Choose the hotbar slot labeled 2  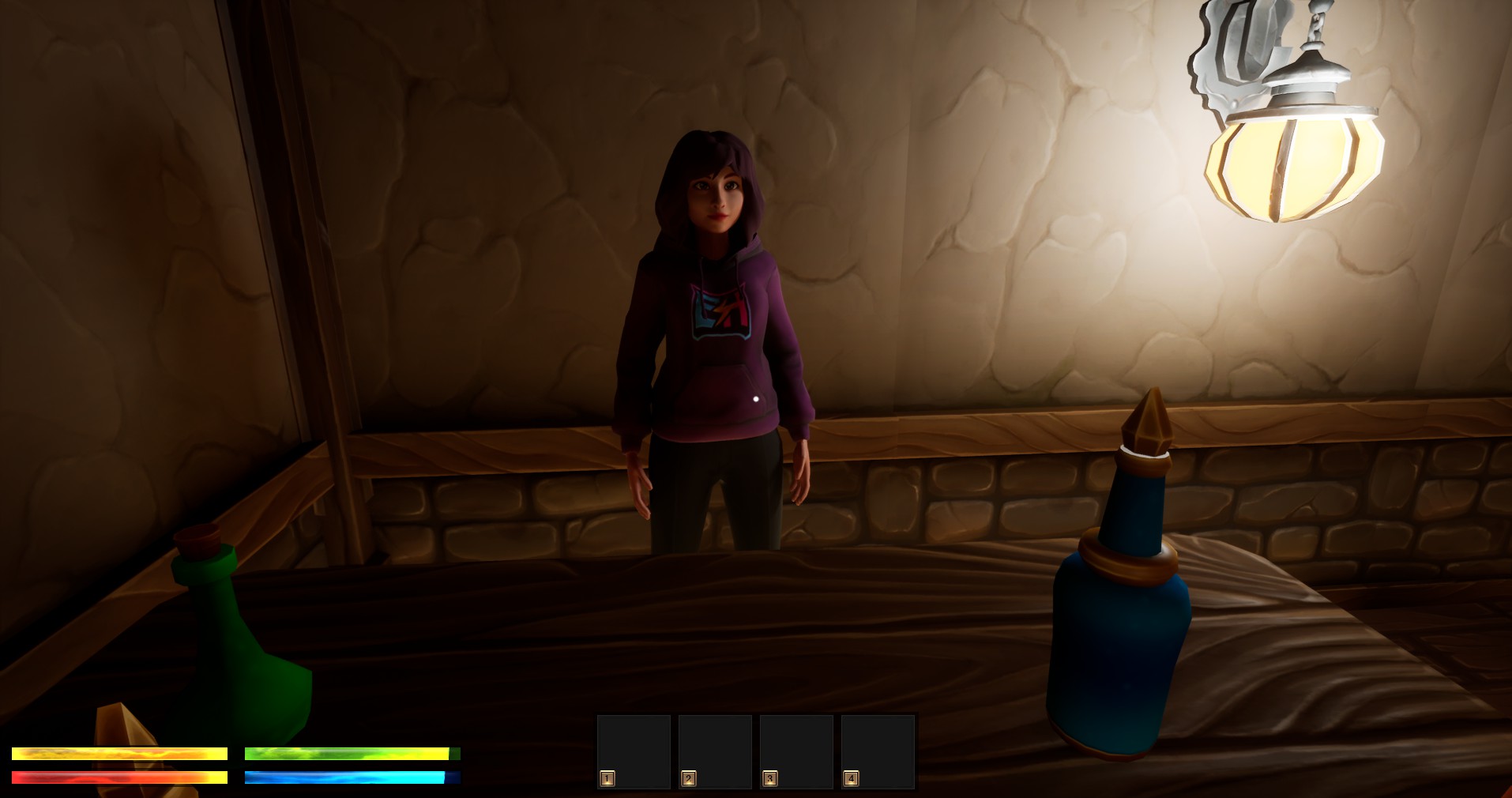(715, 751)
